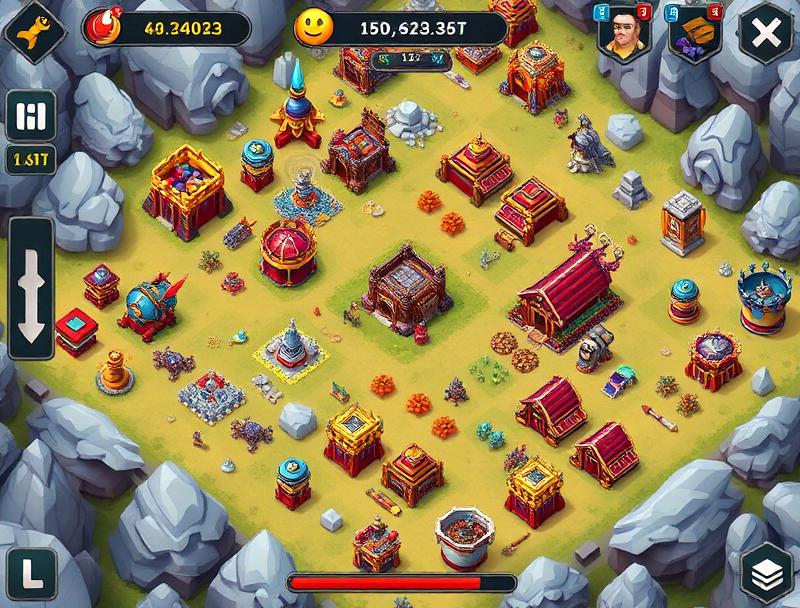Open the wrench settings icon

click(32, 29)
